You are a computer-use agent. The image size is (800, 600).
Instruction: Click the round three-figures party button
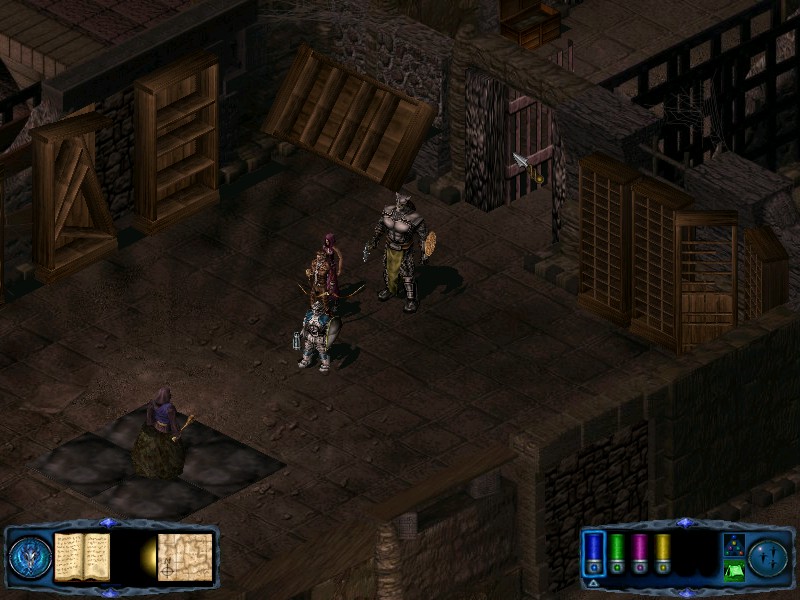769,557
